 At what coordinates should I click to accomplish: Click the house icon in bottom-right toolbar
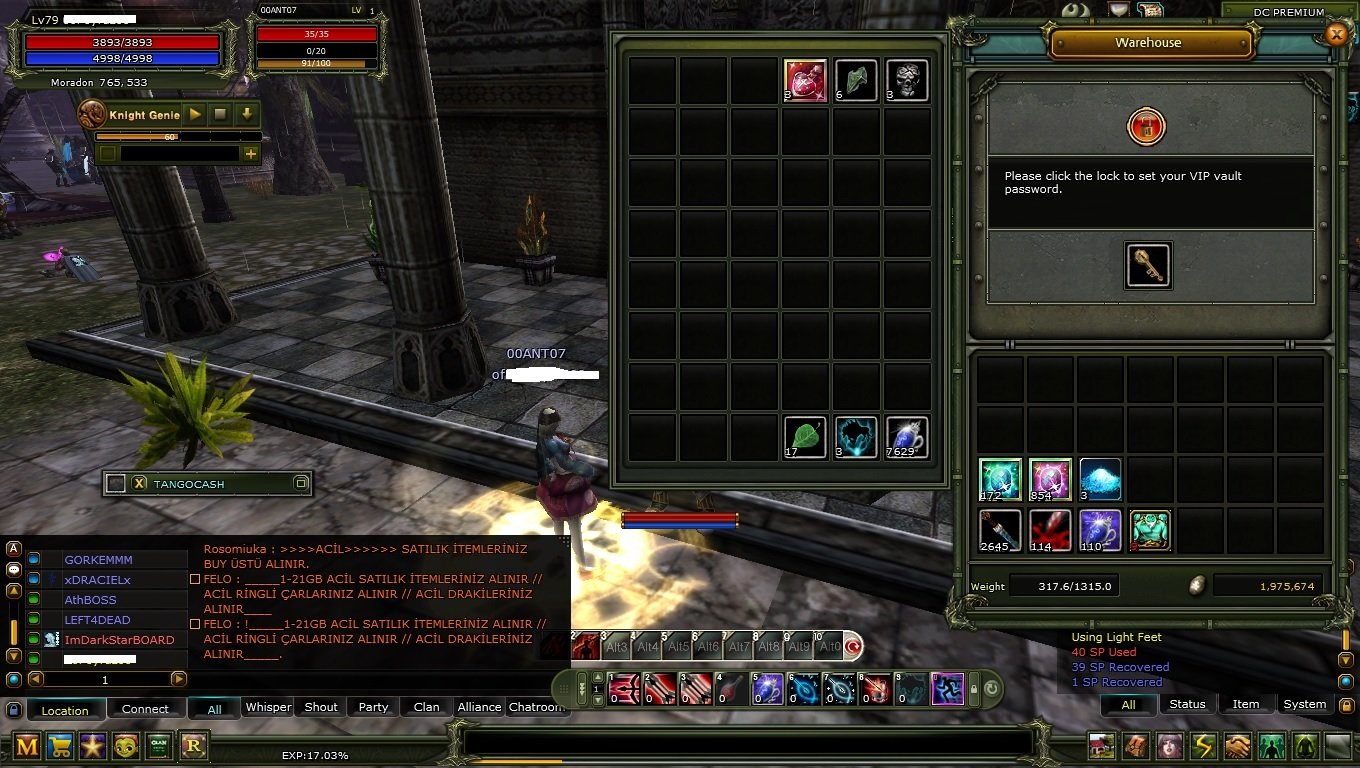[1101, 746]
